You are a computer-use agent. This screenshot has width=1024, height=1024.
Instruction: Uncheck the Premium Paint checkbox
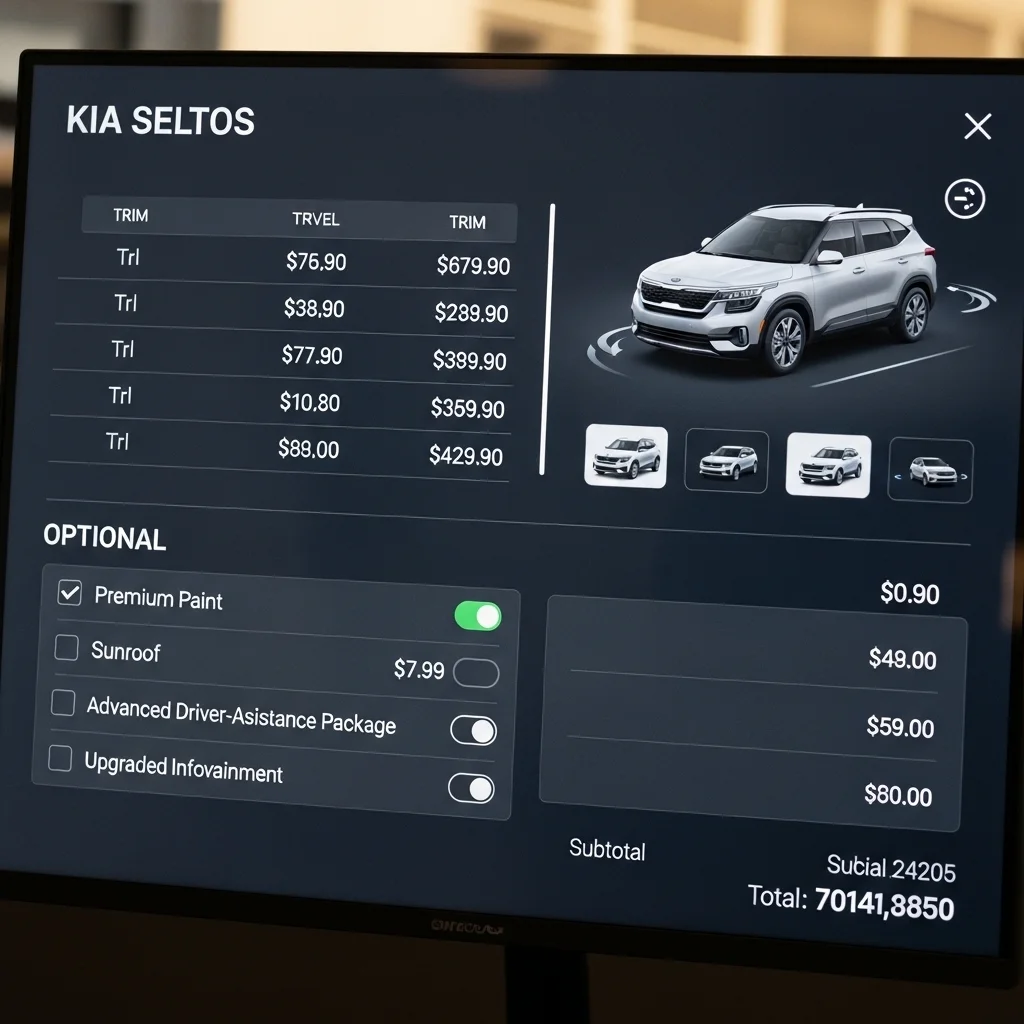pyautogui.click(x=69, y=593)
